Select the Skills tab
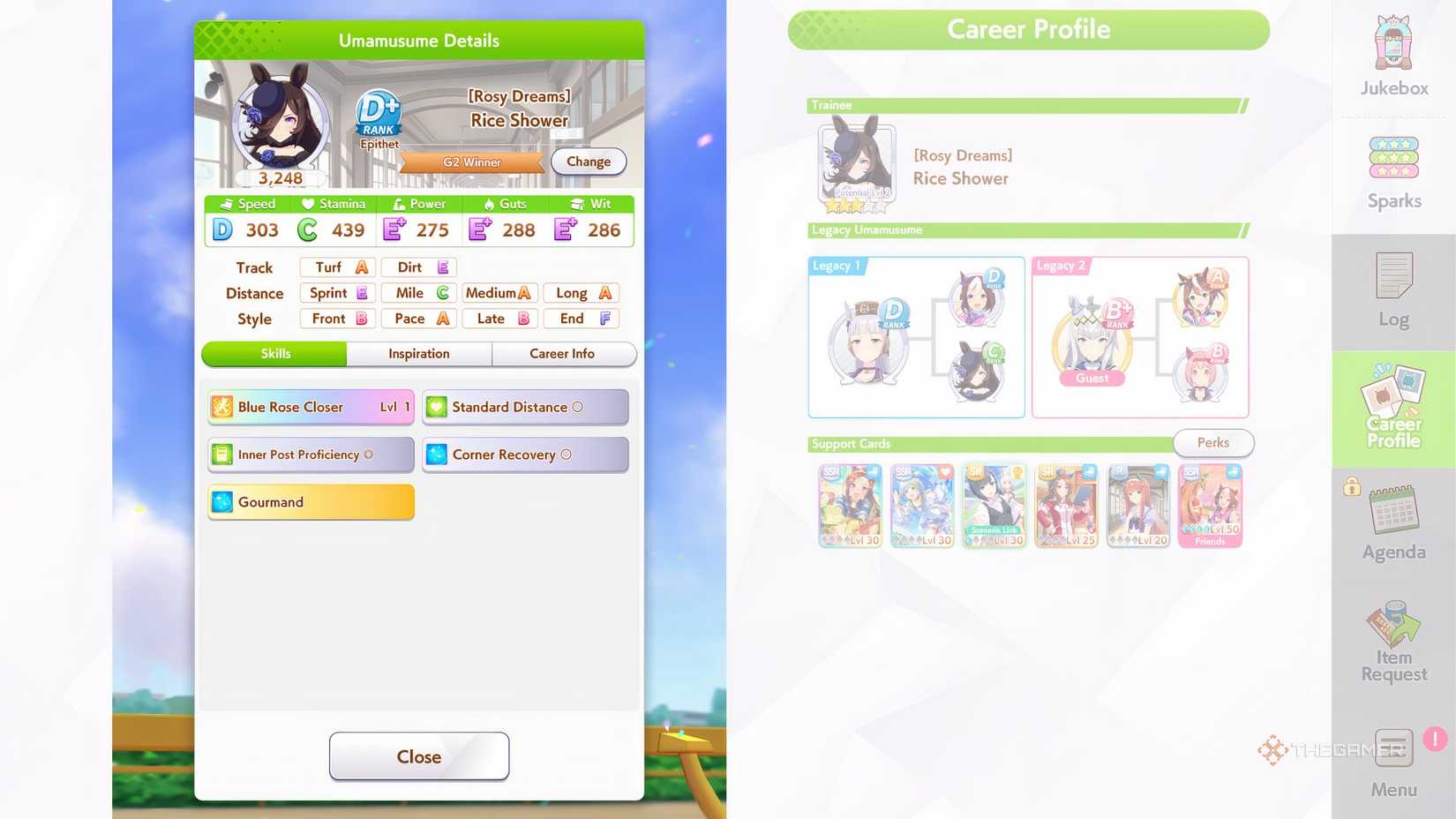 tap(274, 353)
